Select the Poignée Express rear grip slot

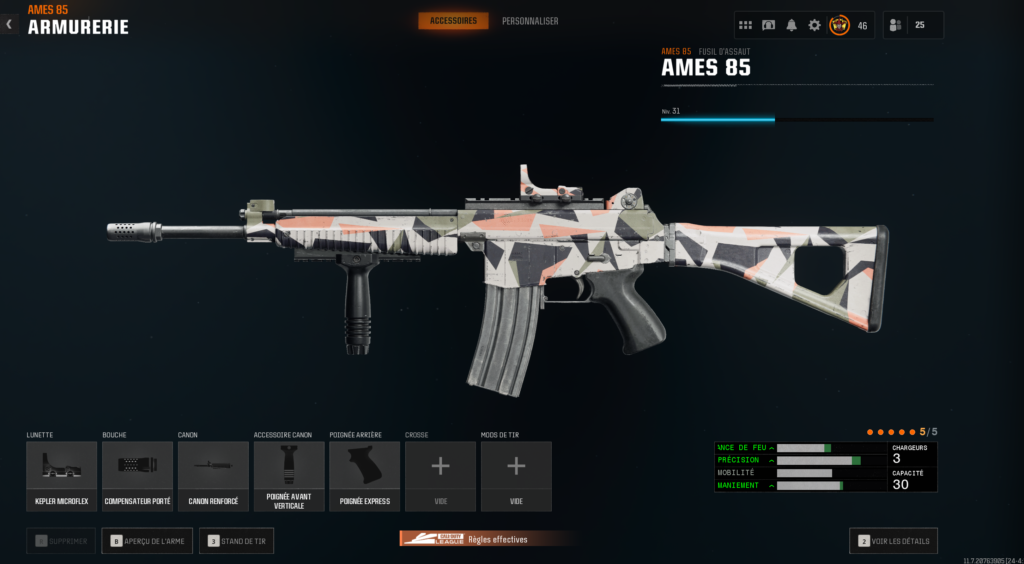(365, 476)
